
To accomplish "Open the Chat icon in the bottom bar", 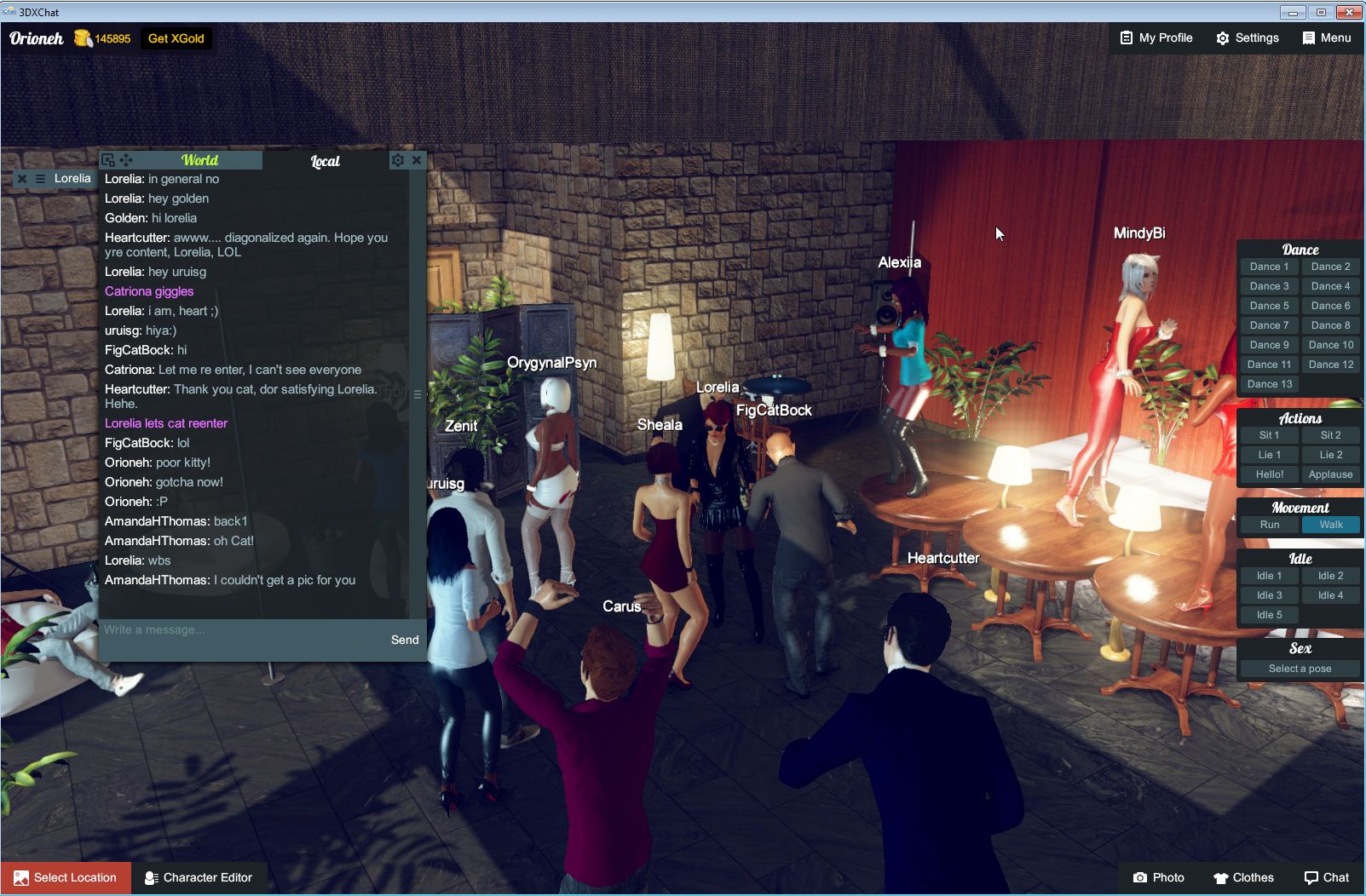I will coord(1327,877).
